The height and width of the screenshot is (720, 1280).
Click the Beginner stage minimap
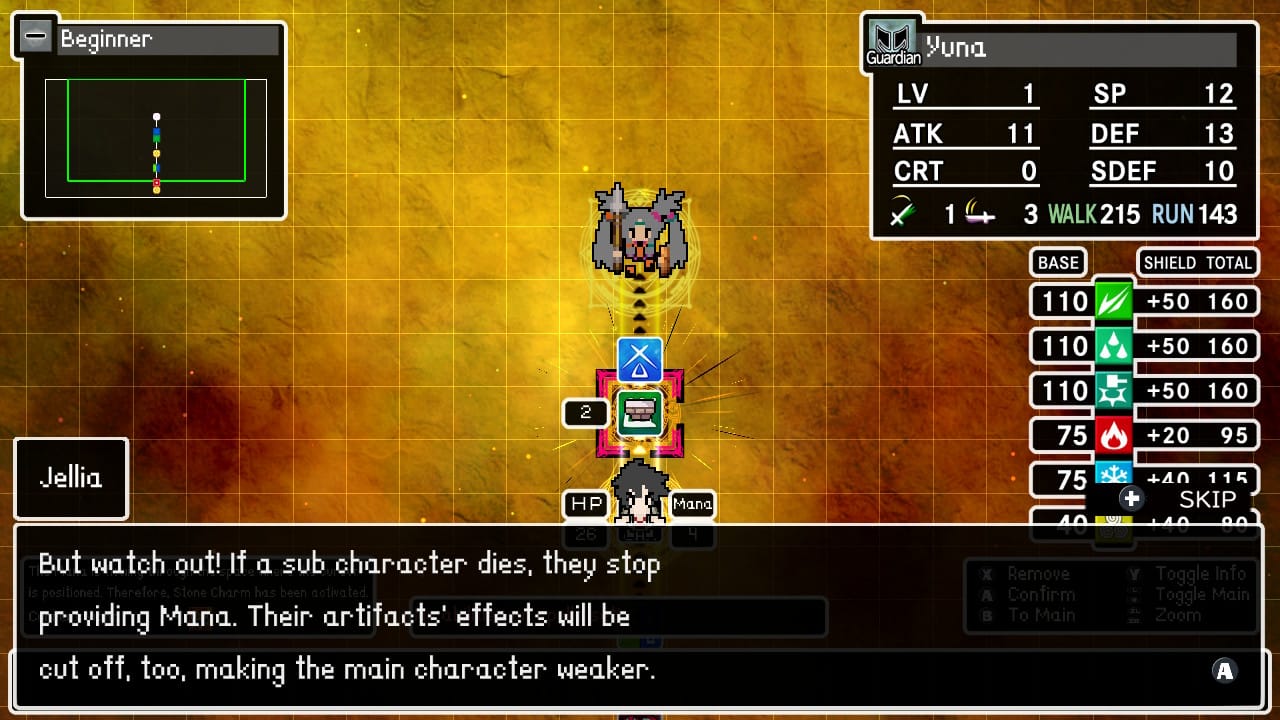coord(156,138)
